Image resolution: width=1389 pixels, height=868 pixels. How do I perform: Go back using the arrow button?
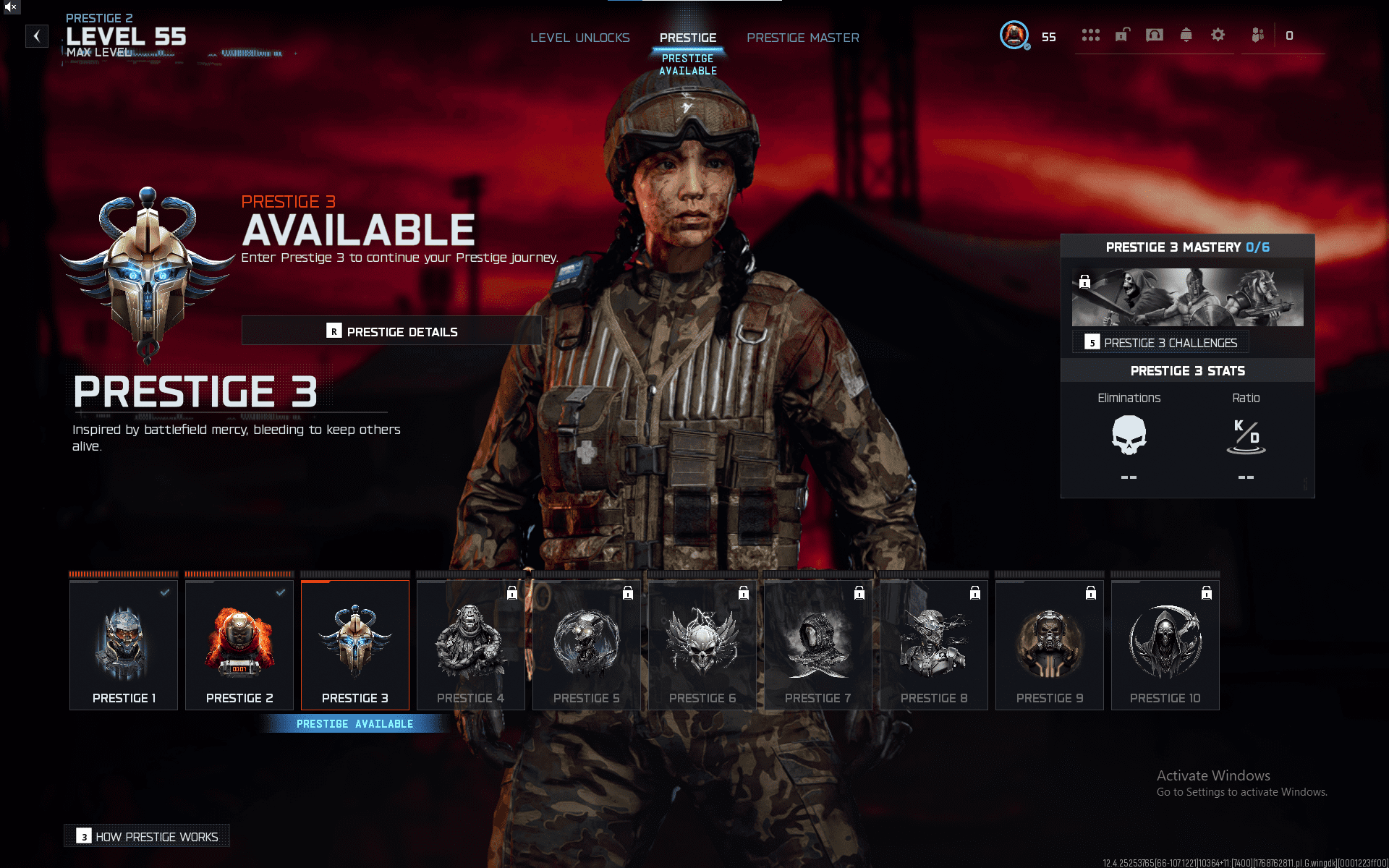(37, 36)
